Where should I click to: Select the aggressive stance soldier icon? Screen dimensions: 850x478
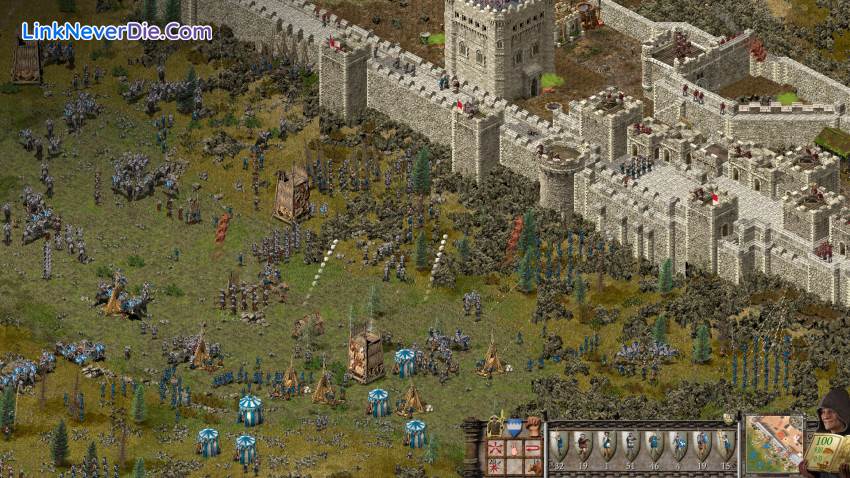495,426
